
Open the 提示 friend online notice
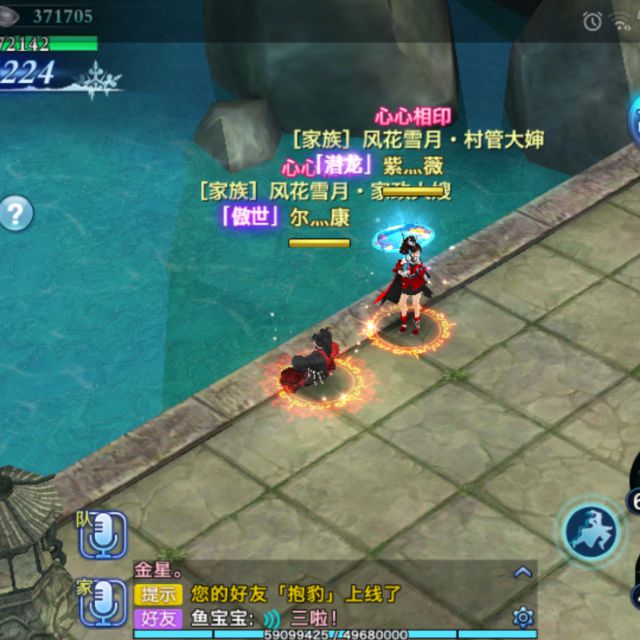point(158,595)
